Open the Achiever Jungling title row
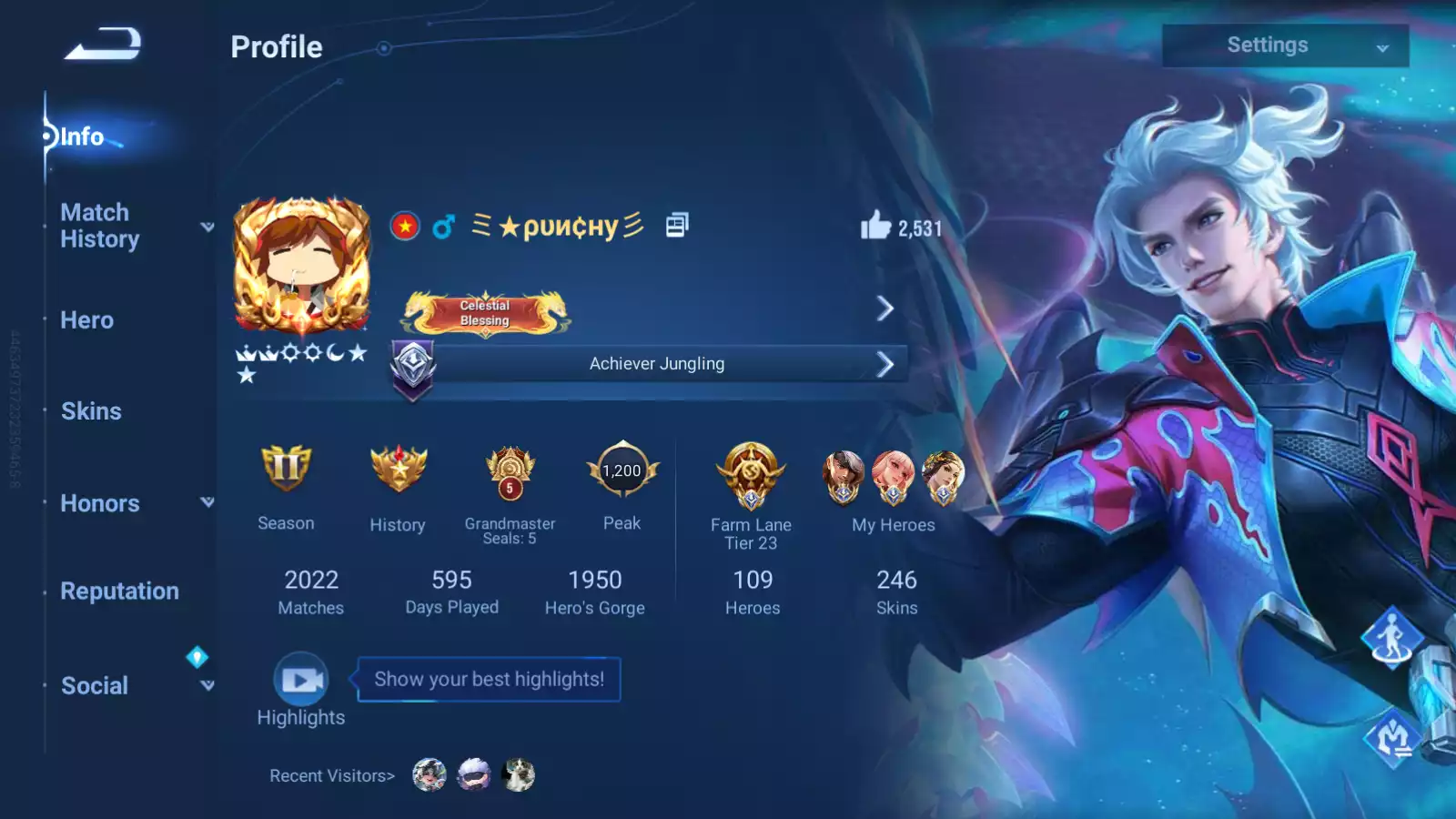Screen dimensions: 1456x819 click(657, 364)
